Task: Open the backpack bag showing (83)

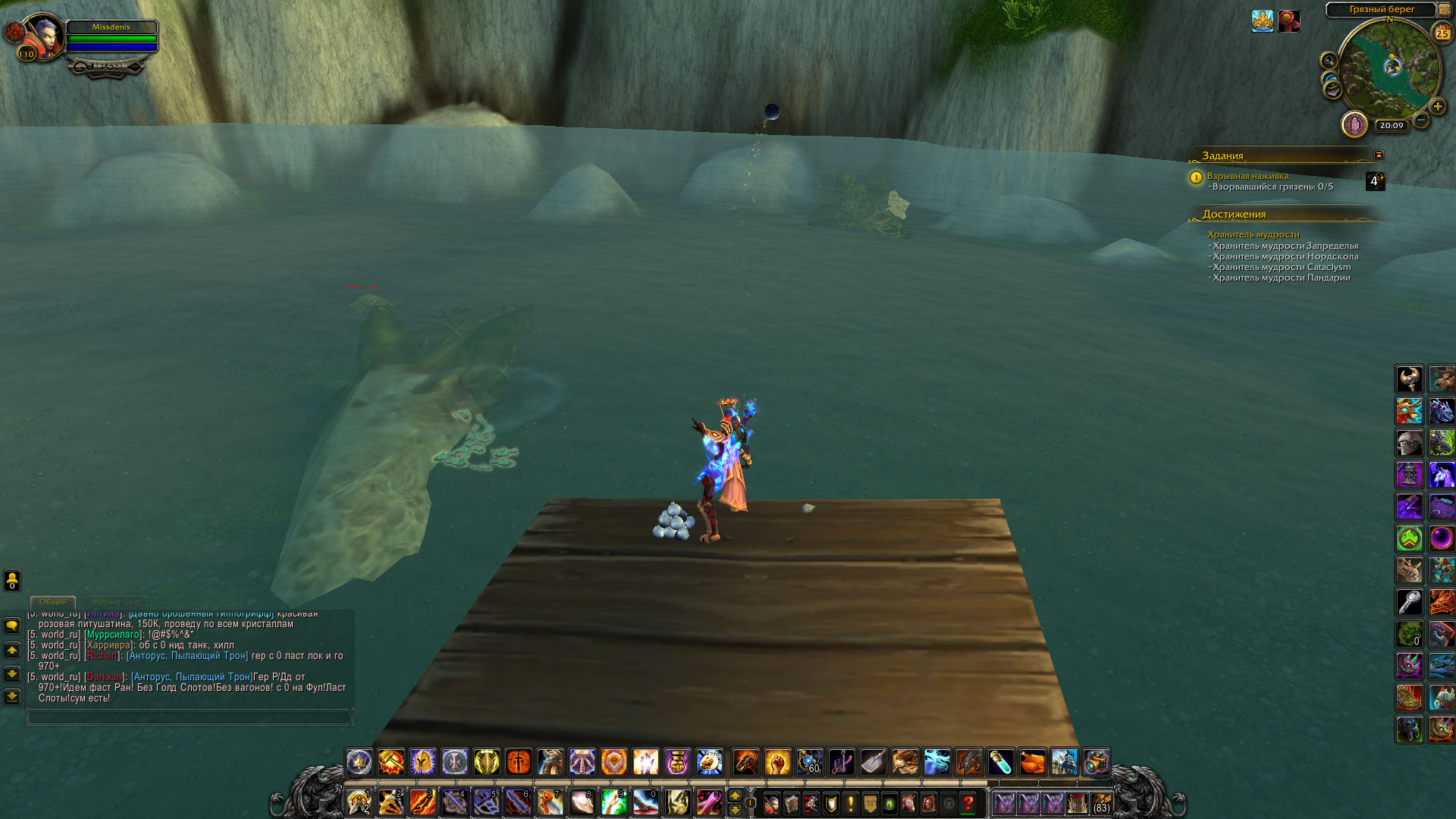Action: (x=1101, y=802)
